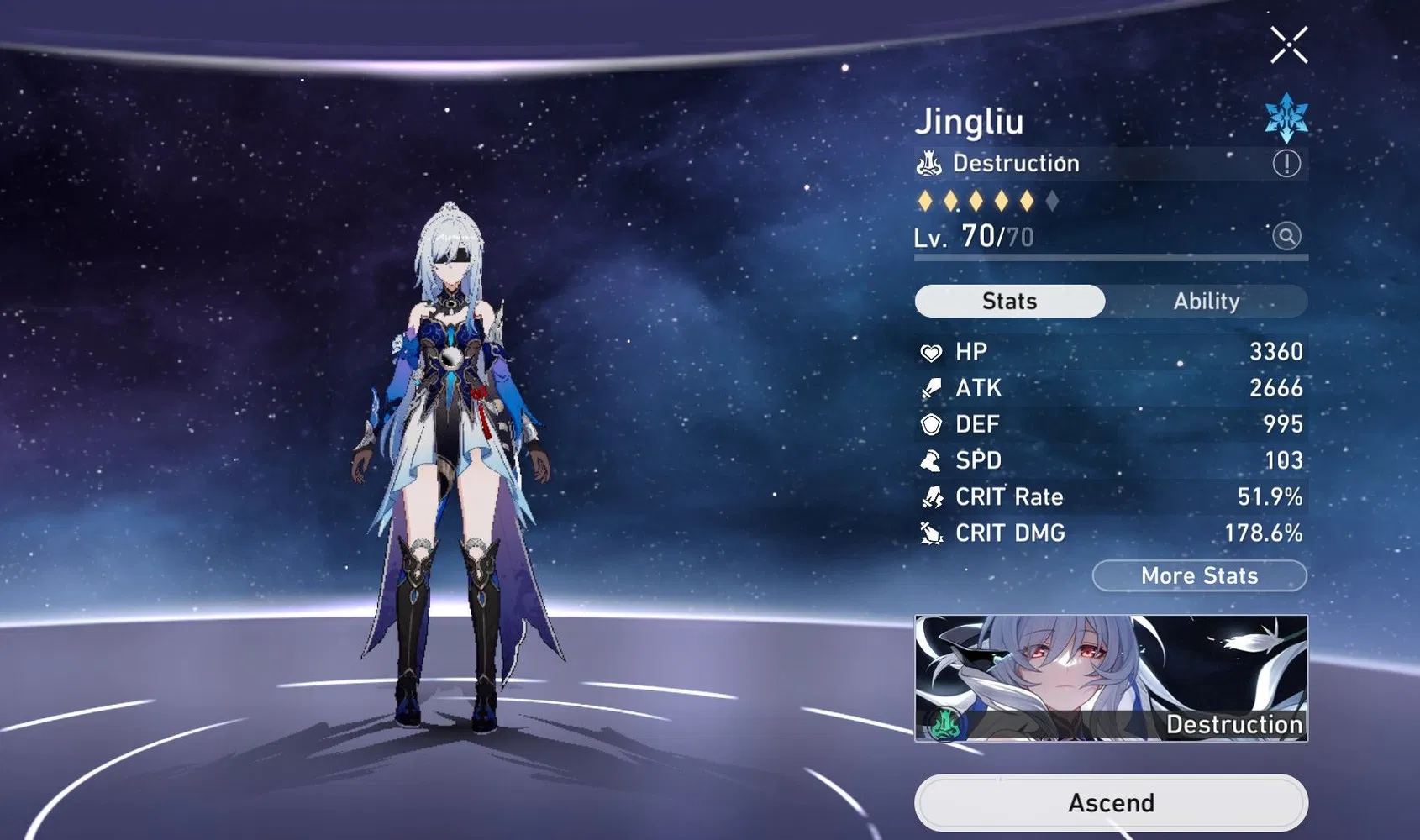1420x840 pixels.
Task: Click the DEF shield icon
Action: [931, 424]
